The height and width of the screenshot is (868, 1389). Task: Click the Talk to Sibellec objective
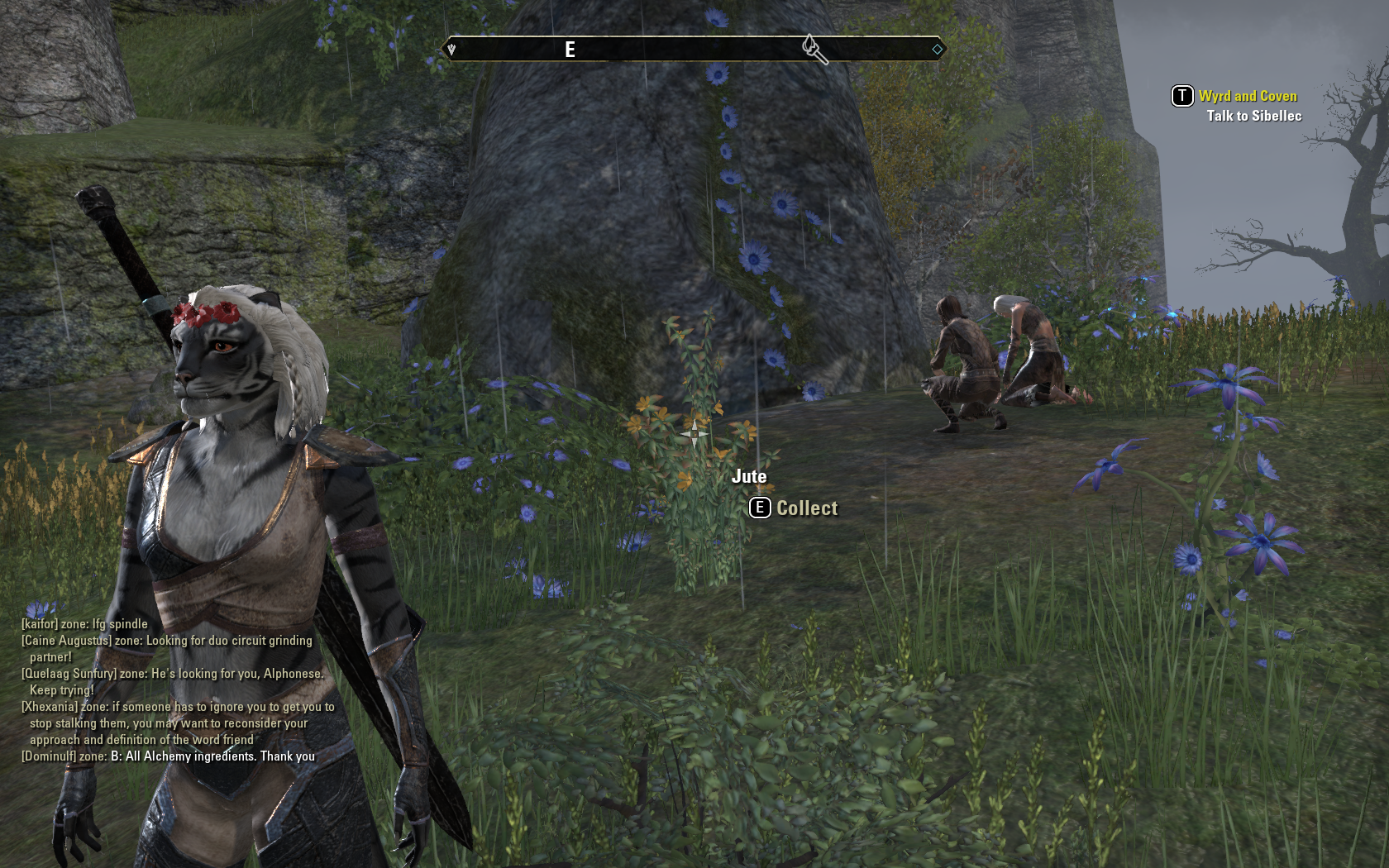tap(1253, 116)
